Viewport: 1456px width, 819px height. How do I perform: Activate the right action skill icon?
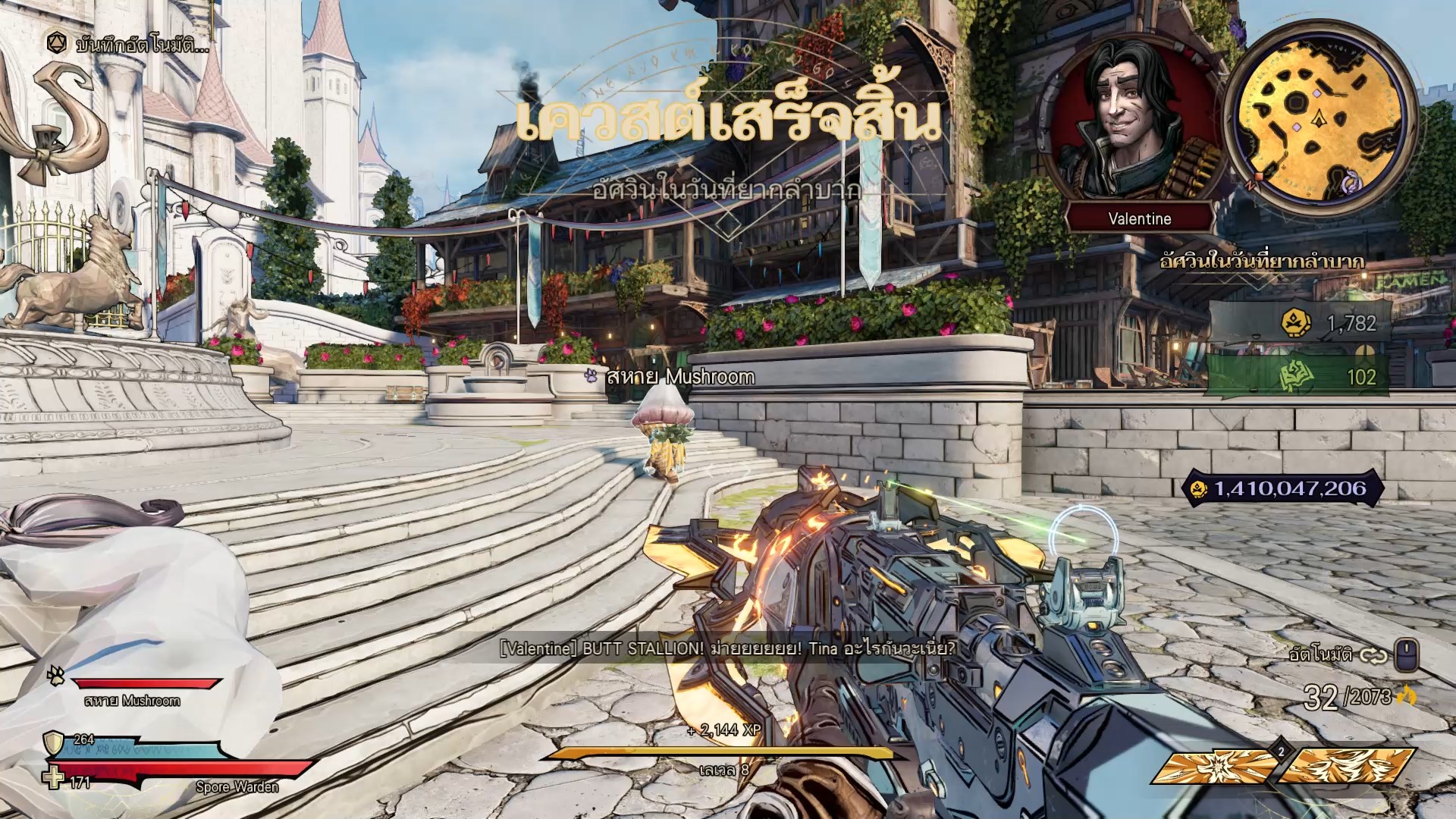coord(1349,766)
